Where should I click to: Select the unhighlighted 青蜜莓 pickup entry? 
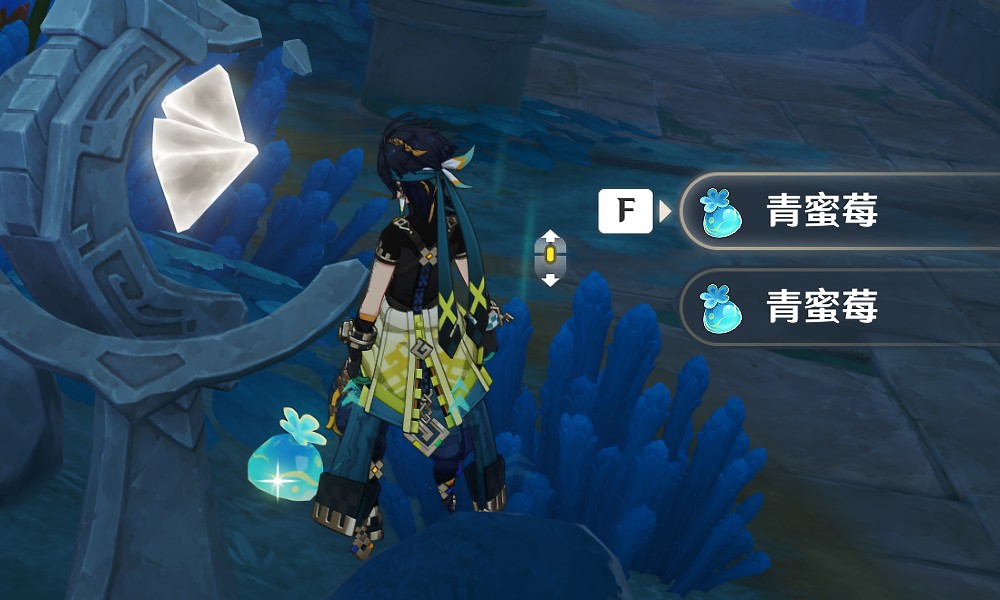tap(820, 307)
